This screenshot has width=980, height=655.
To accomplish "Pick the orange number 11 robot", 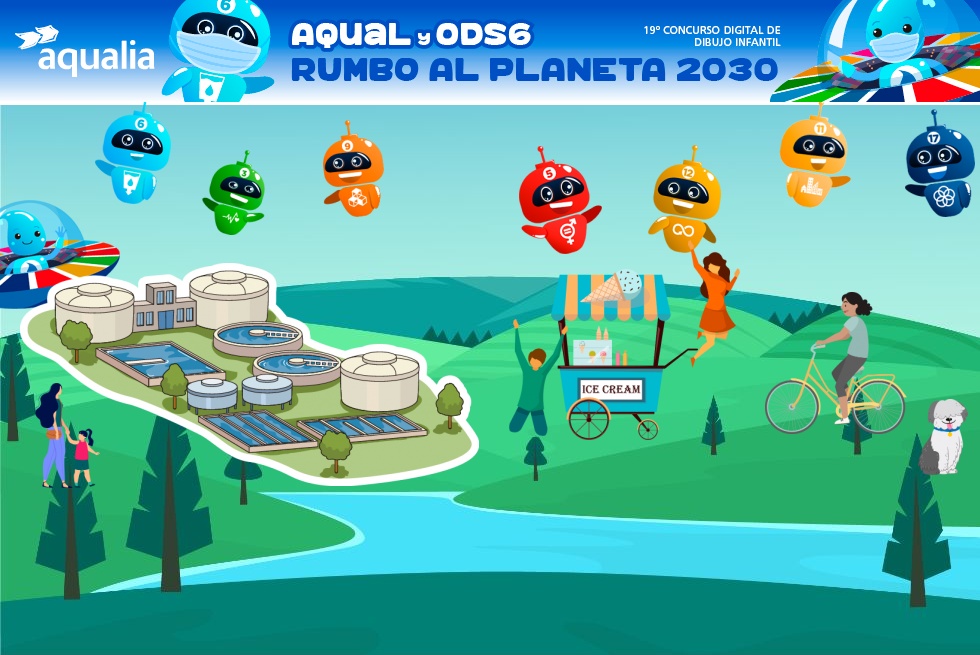I will 814,158.
